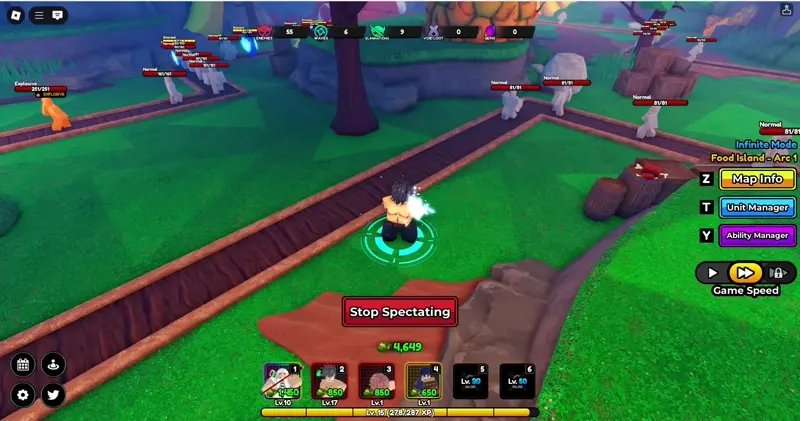This screenshot has height=421, width=800.
Task: Open settings with the gear icon
Action: coord(24,395)
